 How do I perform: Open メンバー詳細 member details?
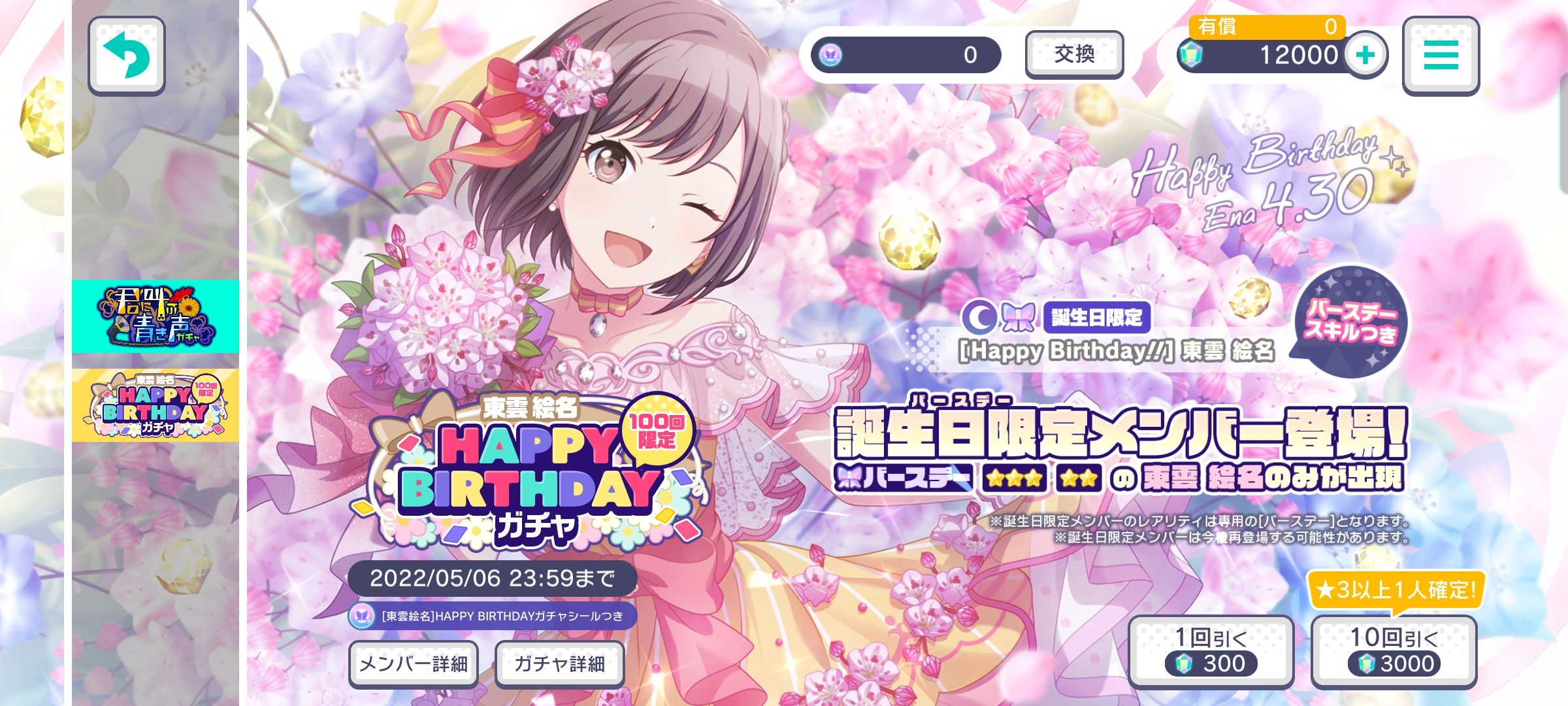pyautogui.click(x=413, y=663)
